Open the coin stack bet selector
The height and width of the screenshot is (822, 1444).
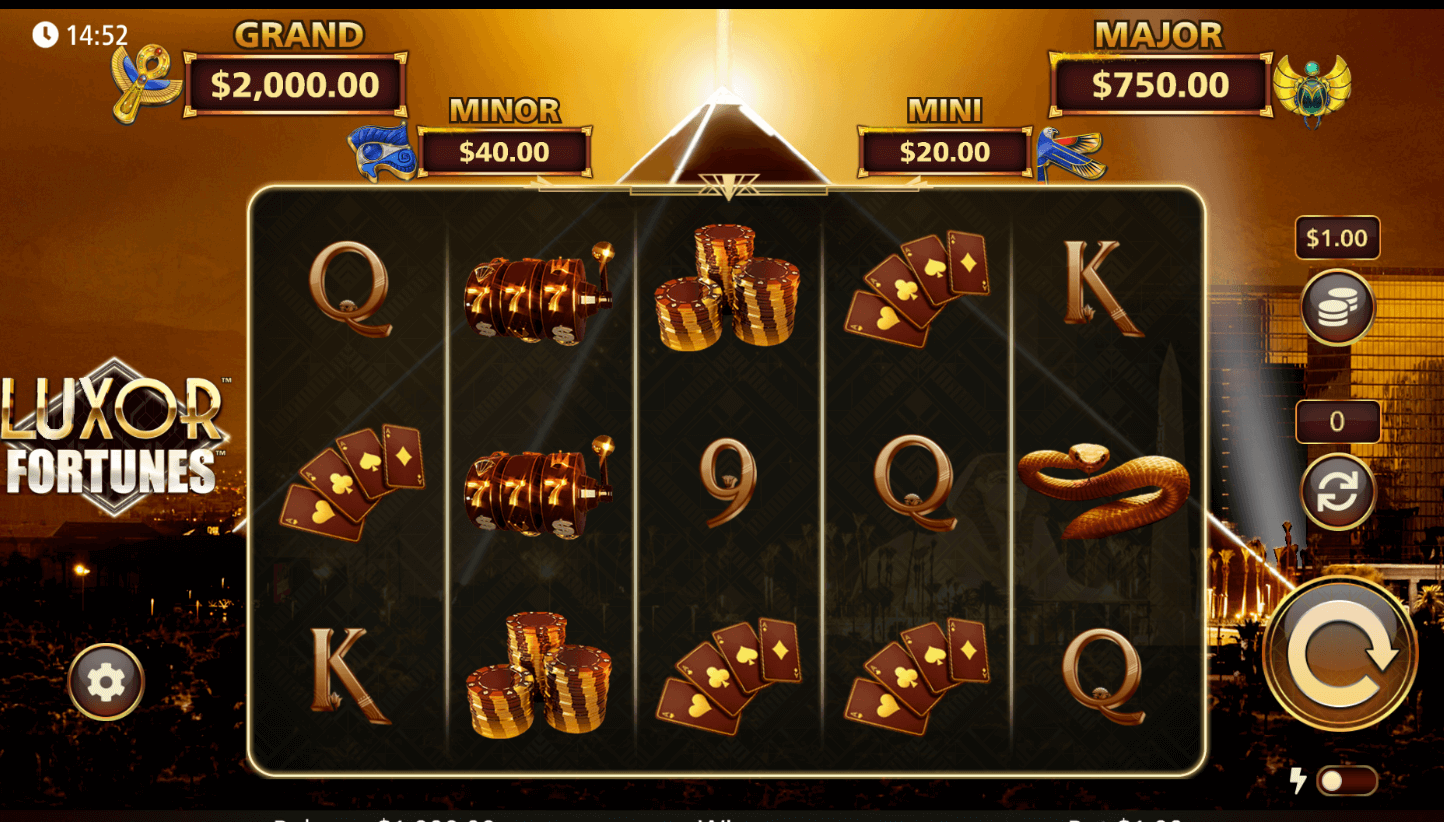[1337, 308]
